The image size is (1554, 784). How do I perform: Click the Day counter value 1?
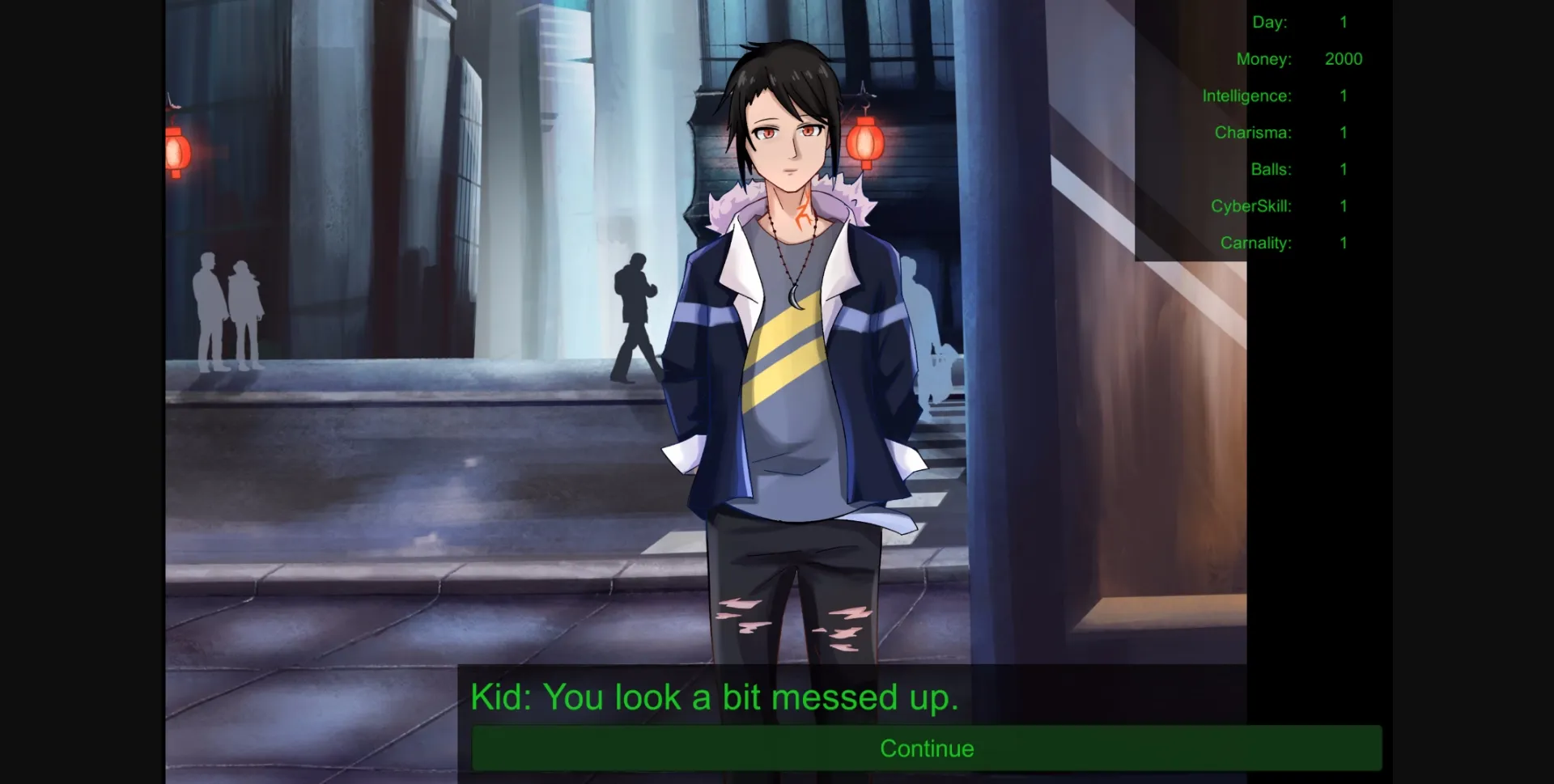tap(1343, 22)
